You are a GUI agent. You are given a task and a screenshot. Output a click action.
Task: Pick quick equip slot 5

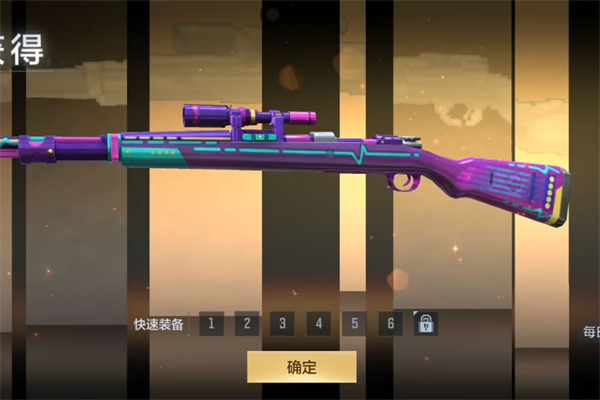(x=354, y=323)
